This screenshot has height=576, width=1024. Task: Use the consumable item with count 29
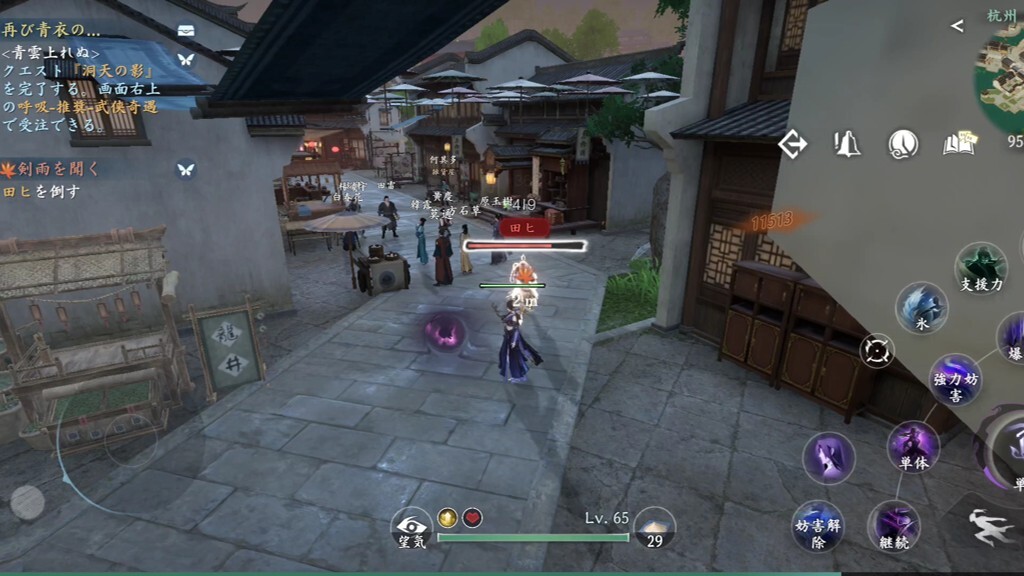tap(654, 527)
